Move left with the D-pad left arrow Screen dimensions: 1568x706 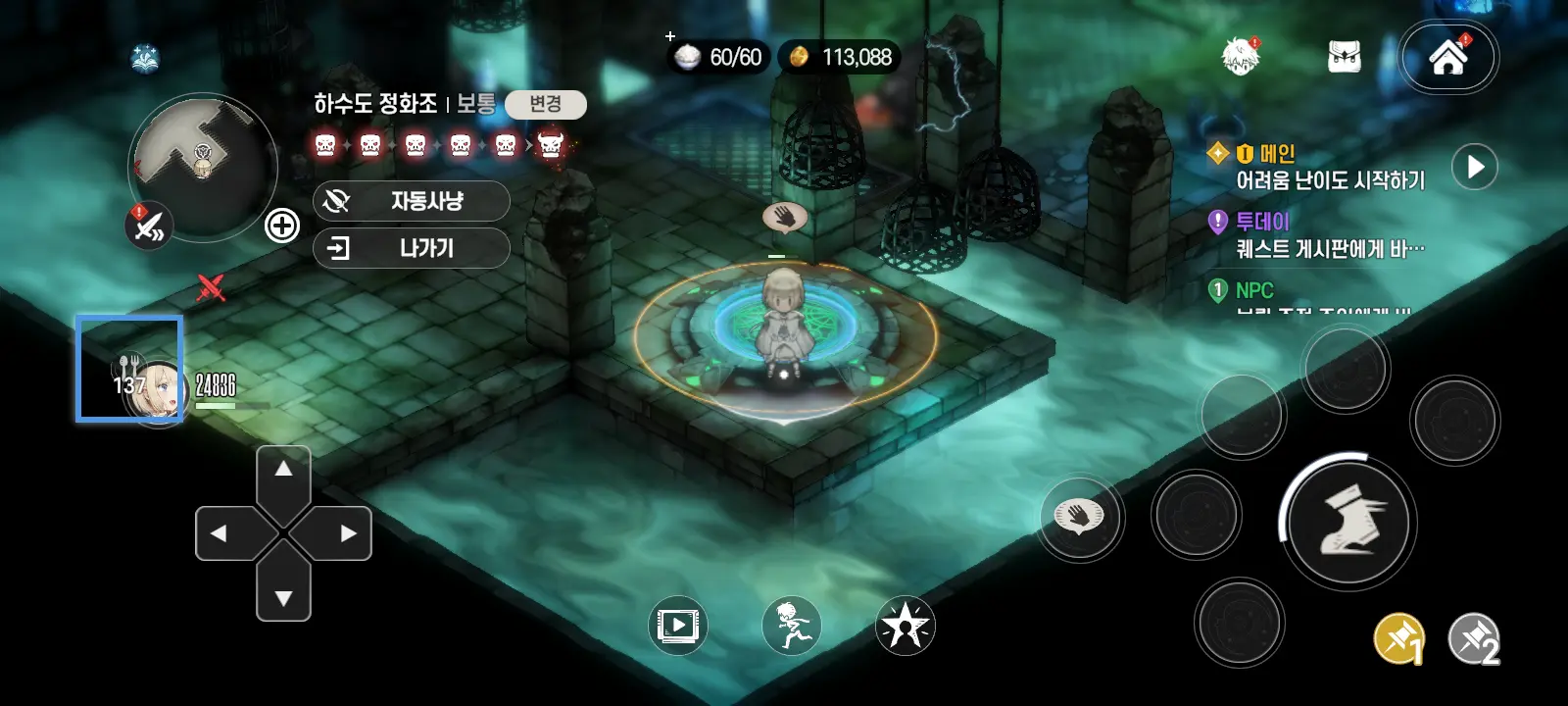click(x=220, y=533)
